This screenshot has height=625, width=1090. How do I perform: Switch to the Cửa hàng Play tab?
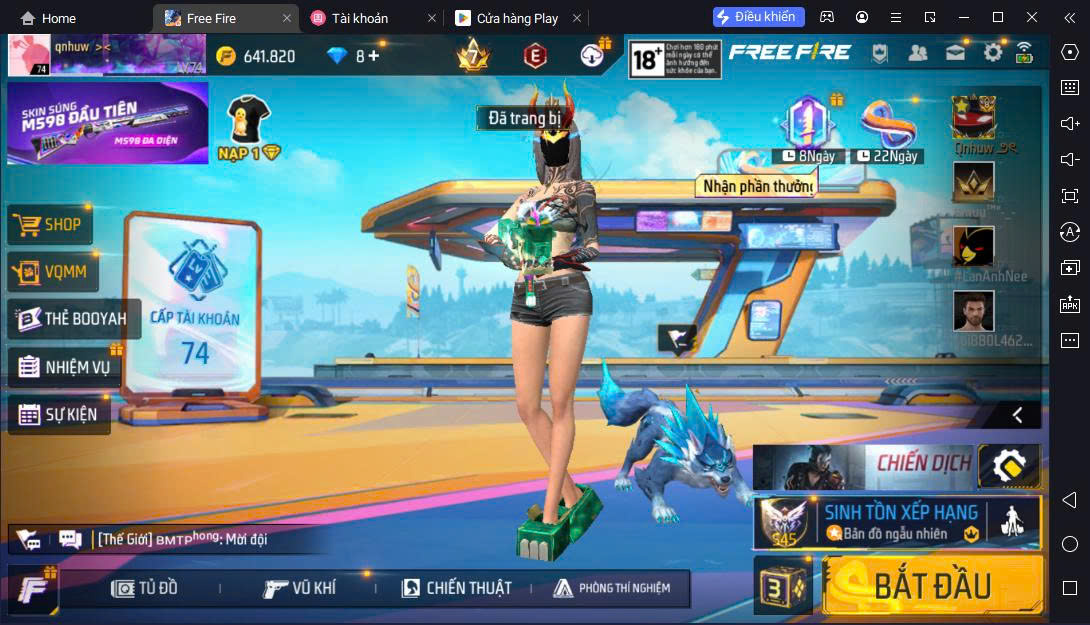517,18
